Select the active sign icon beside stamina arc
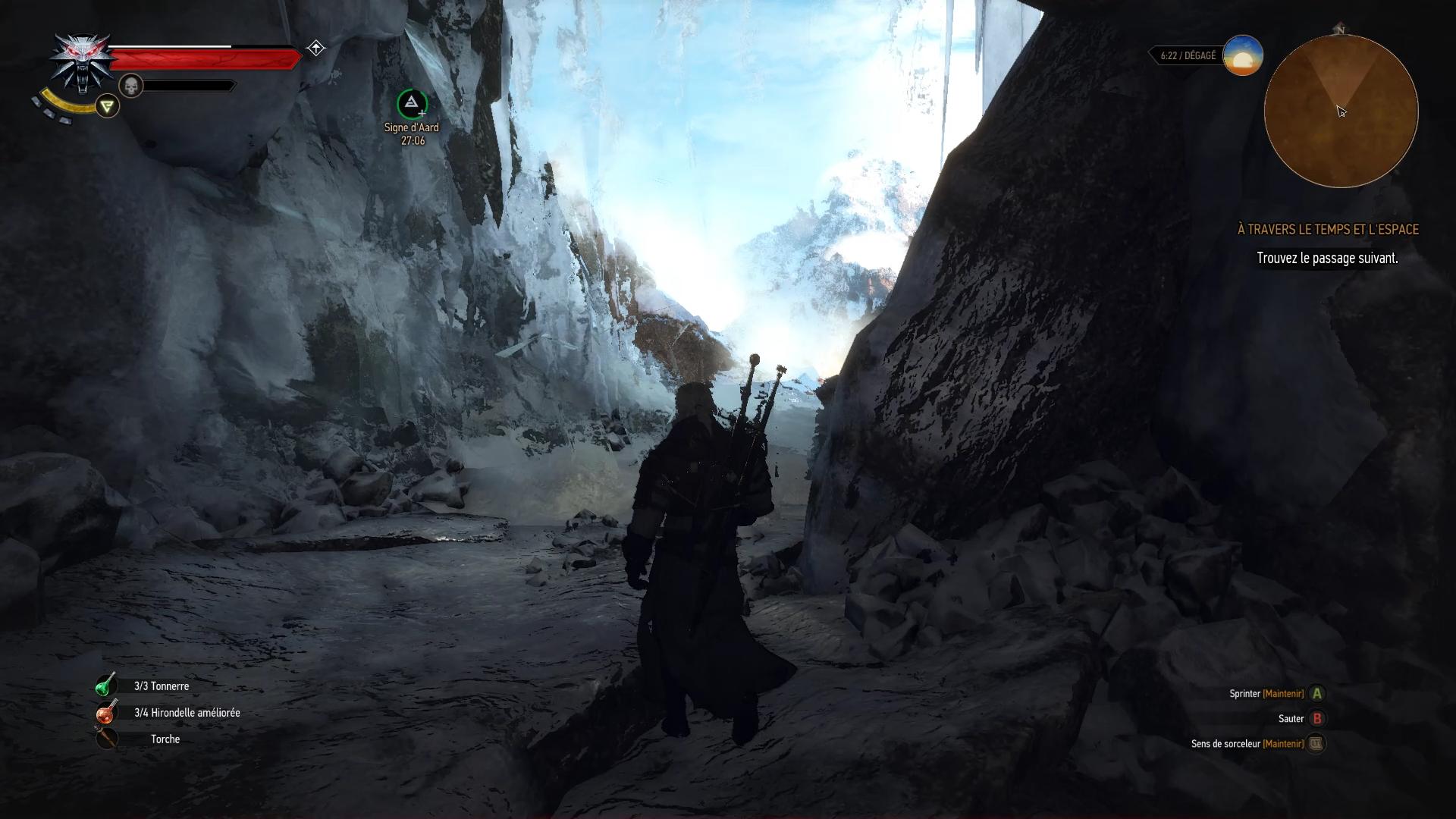Image resolution: width=1456 pixels, height=819 pixels. (x=108, y=106)
